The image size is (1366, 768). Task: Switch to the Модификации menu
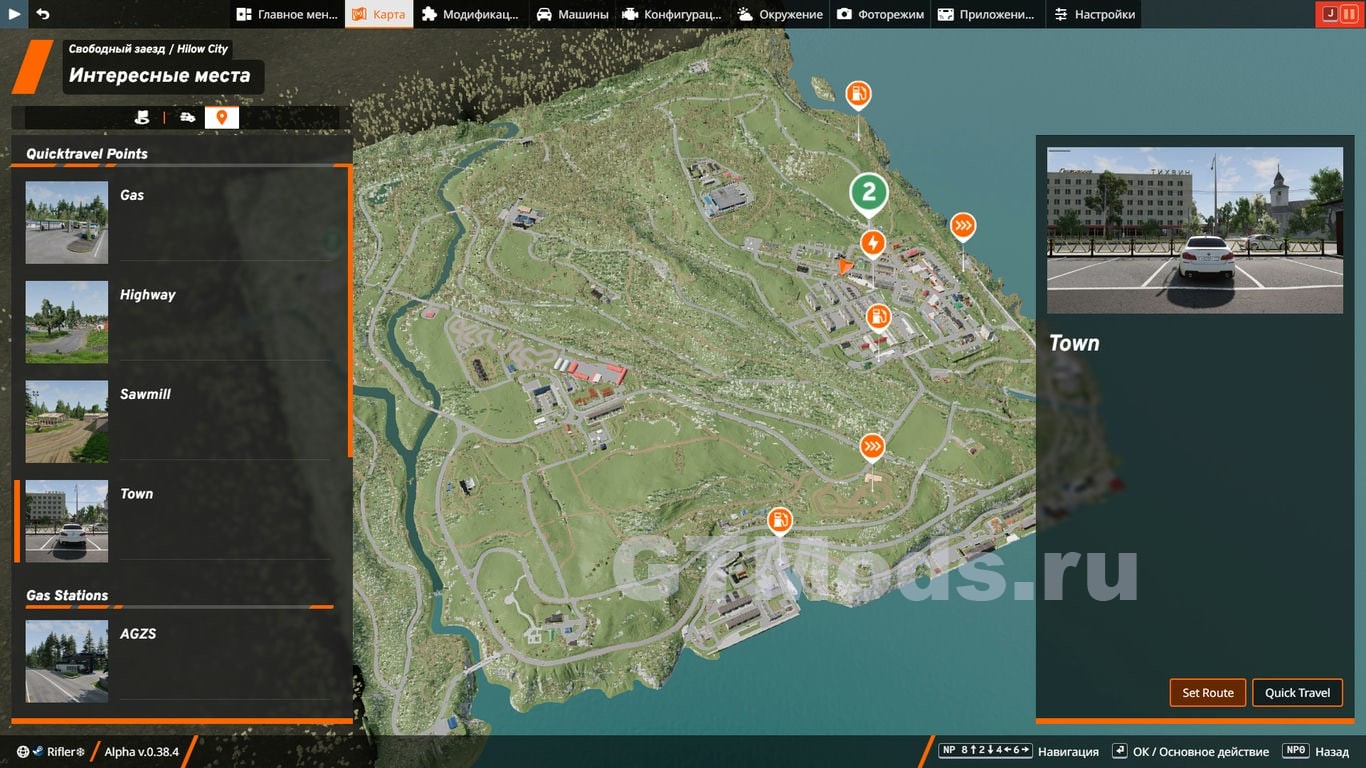(470, 14)
